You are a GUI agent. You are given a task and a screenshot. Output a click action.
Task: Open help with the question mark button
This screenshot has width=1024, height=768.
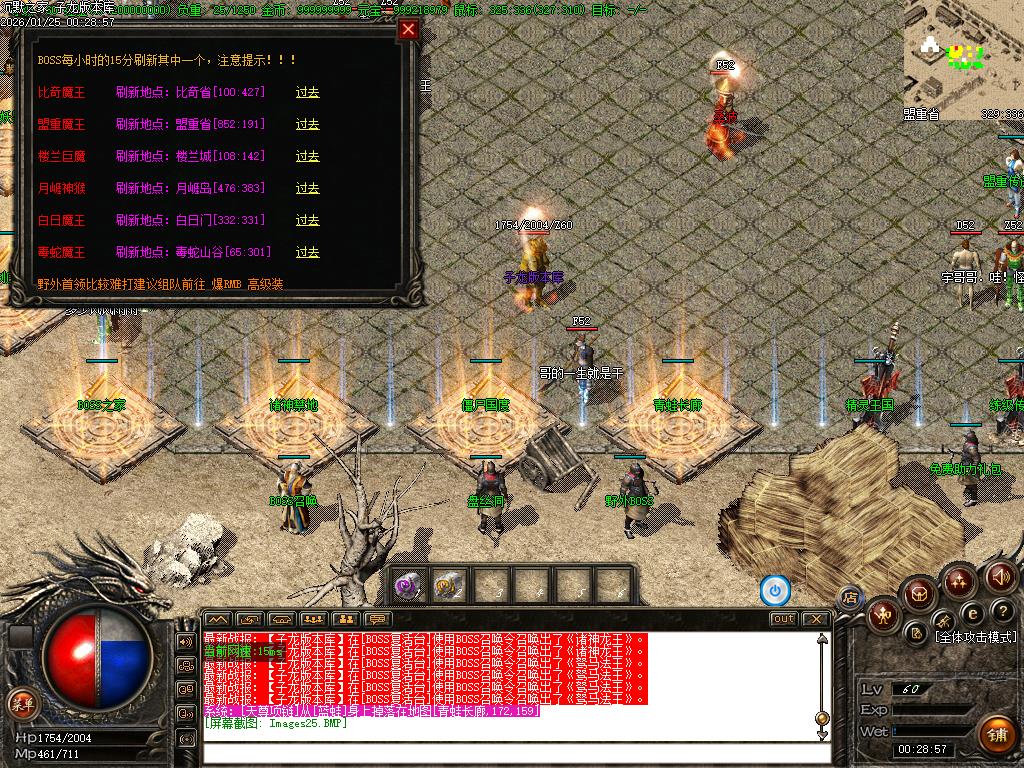tap(1003, 611)
